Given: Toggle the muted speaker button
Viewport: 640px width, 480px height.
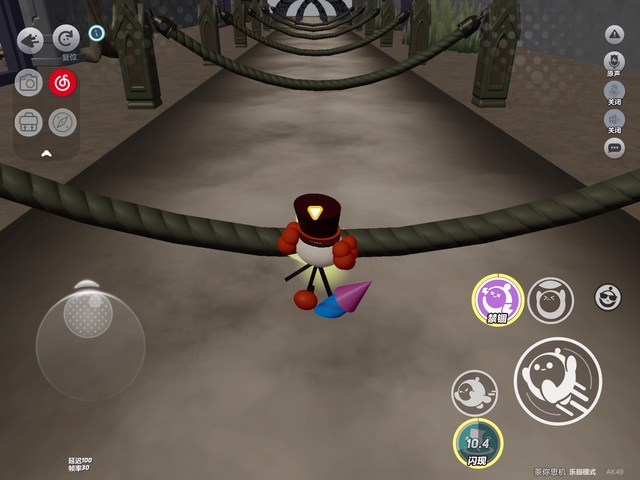Looking at the screenshot, I should point(614,120).
